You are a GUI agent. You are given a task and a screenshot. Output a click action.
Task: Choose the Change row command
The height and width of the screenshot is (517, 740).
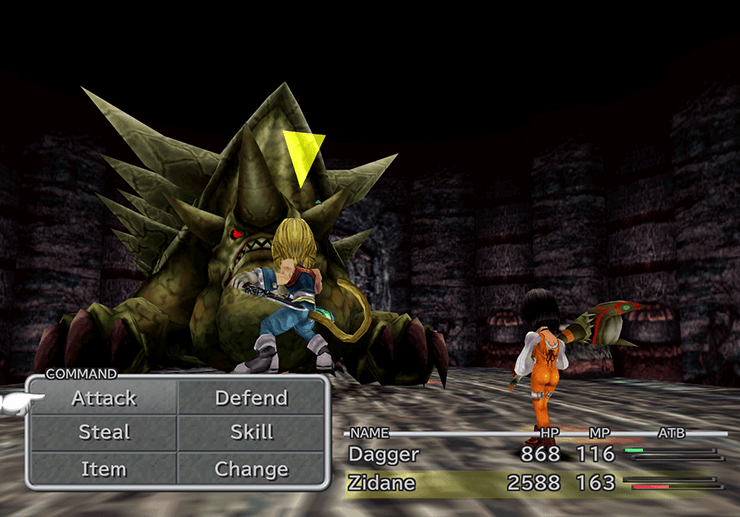(251, 468)
